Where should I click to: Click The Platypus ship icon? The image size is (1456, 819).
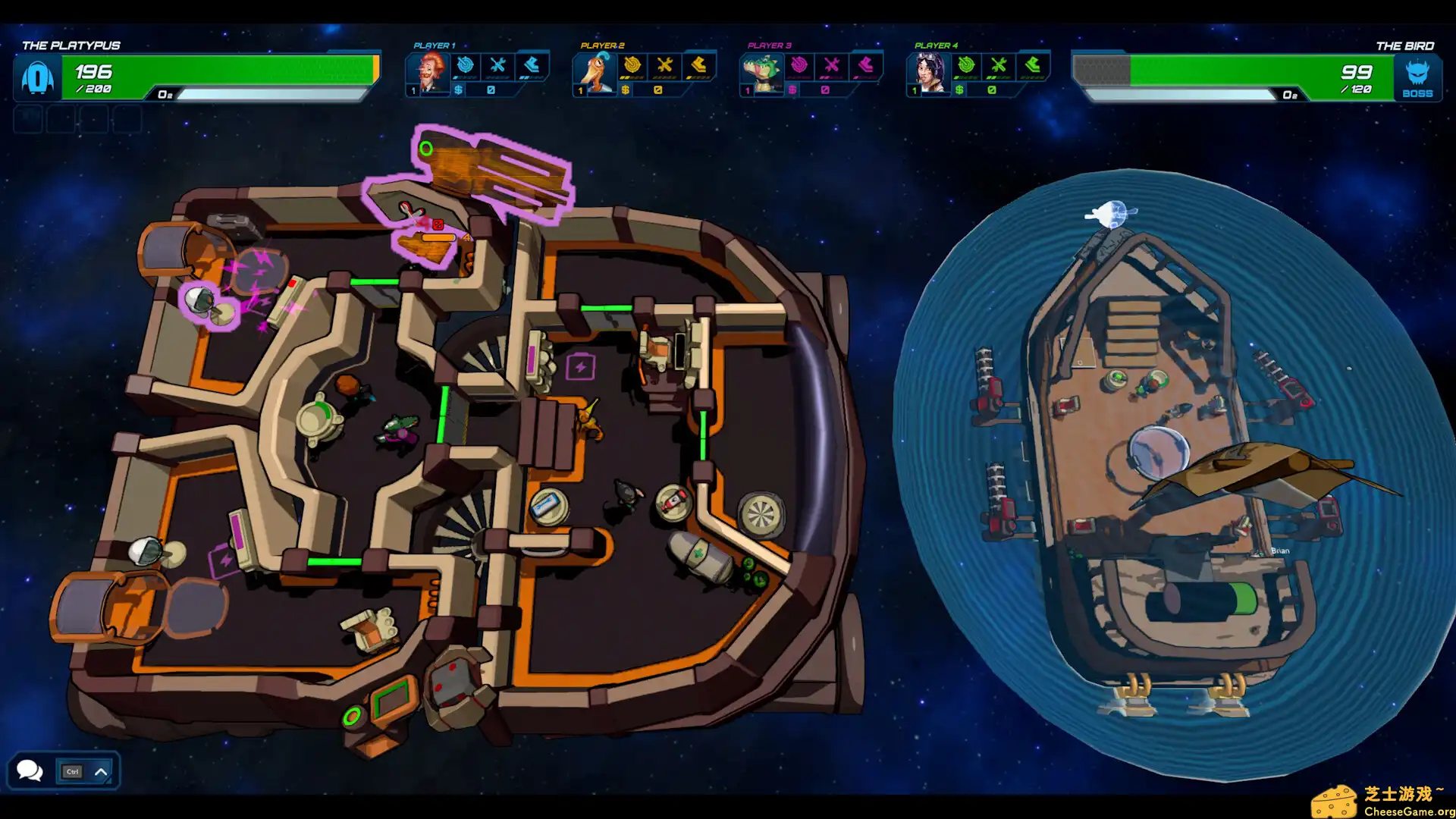click(x=37, y=77)
